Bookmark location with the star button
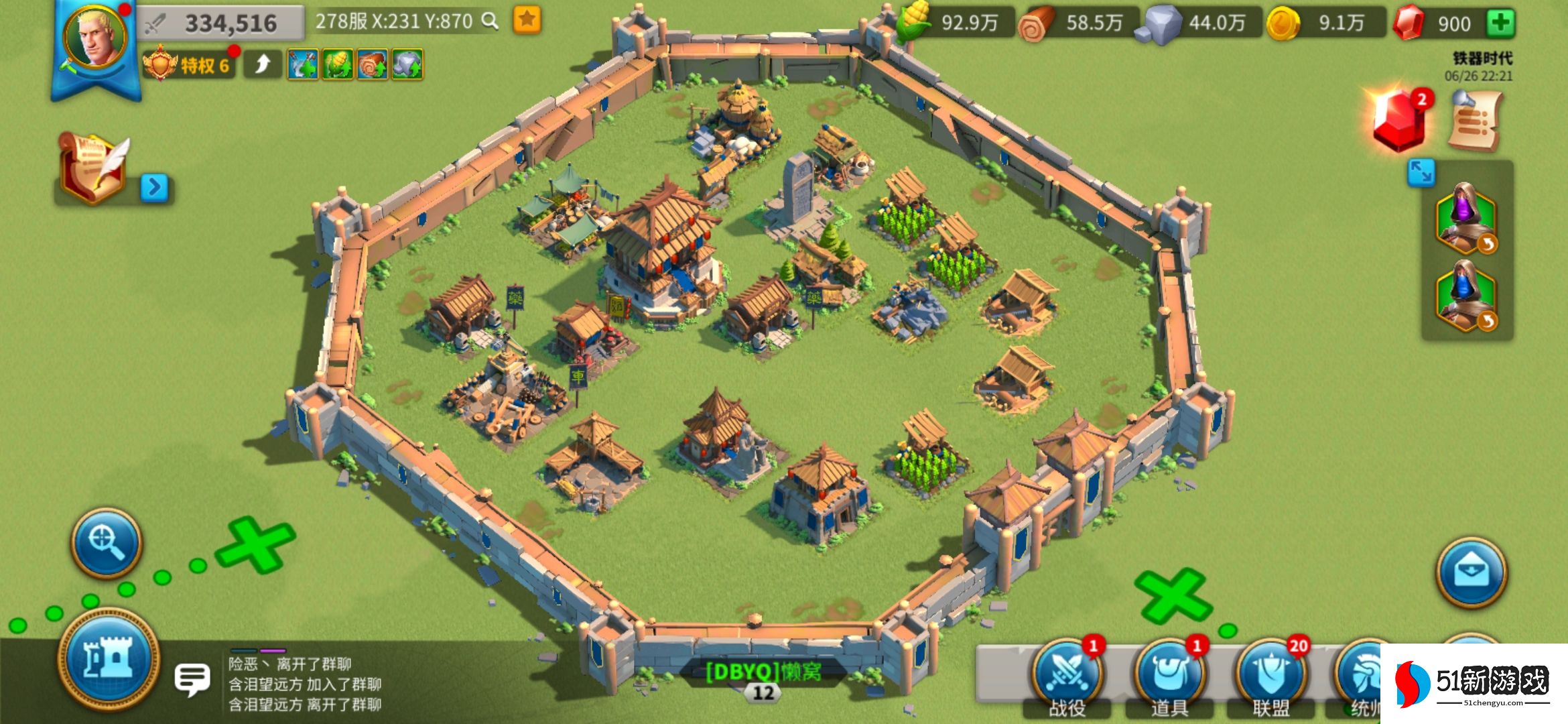The image size is (1568, 724). click(527, 20)
